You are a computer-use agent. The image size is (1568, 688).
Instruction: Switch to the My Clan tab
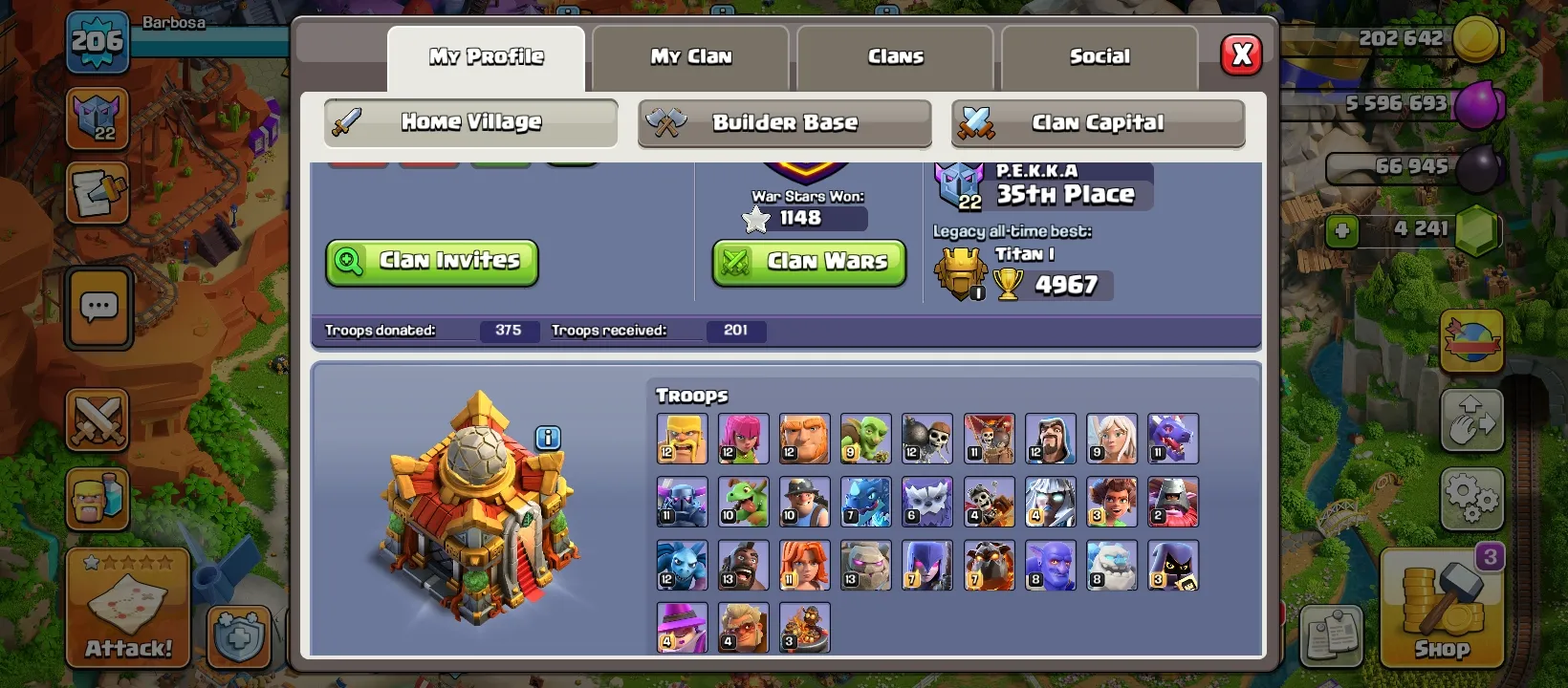690,56
